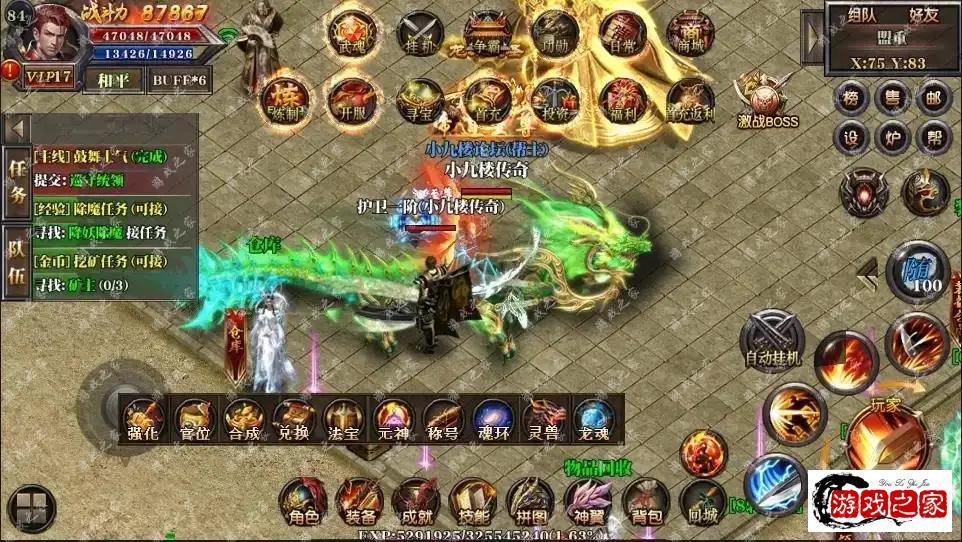Screen dimensions: 962x542
Task: Open the 背包 backpack
Action: [645, 501]
